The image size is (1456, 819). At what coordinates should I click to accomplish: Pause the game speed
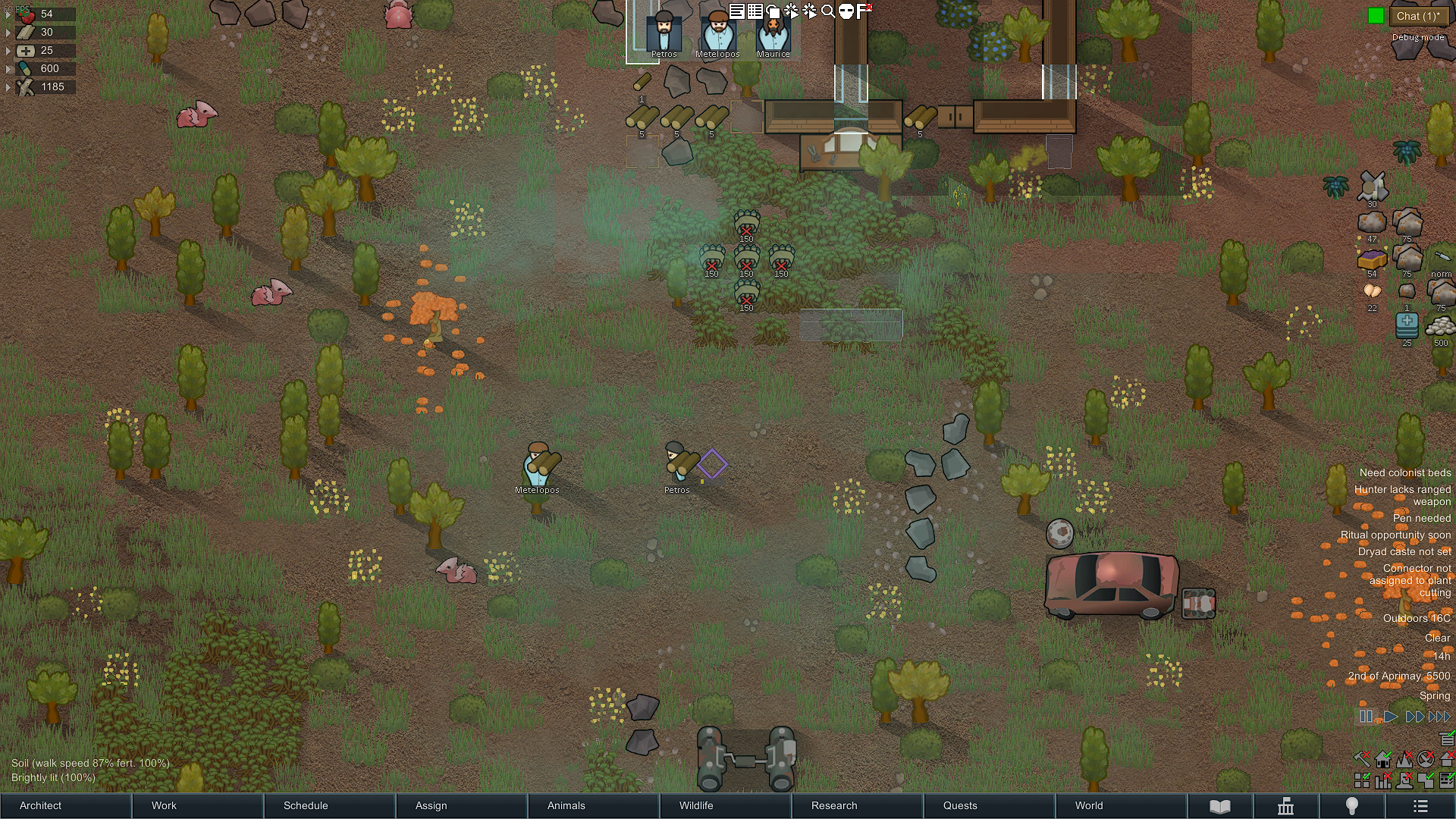coord(1366,717)
